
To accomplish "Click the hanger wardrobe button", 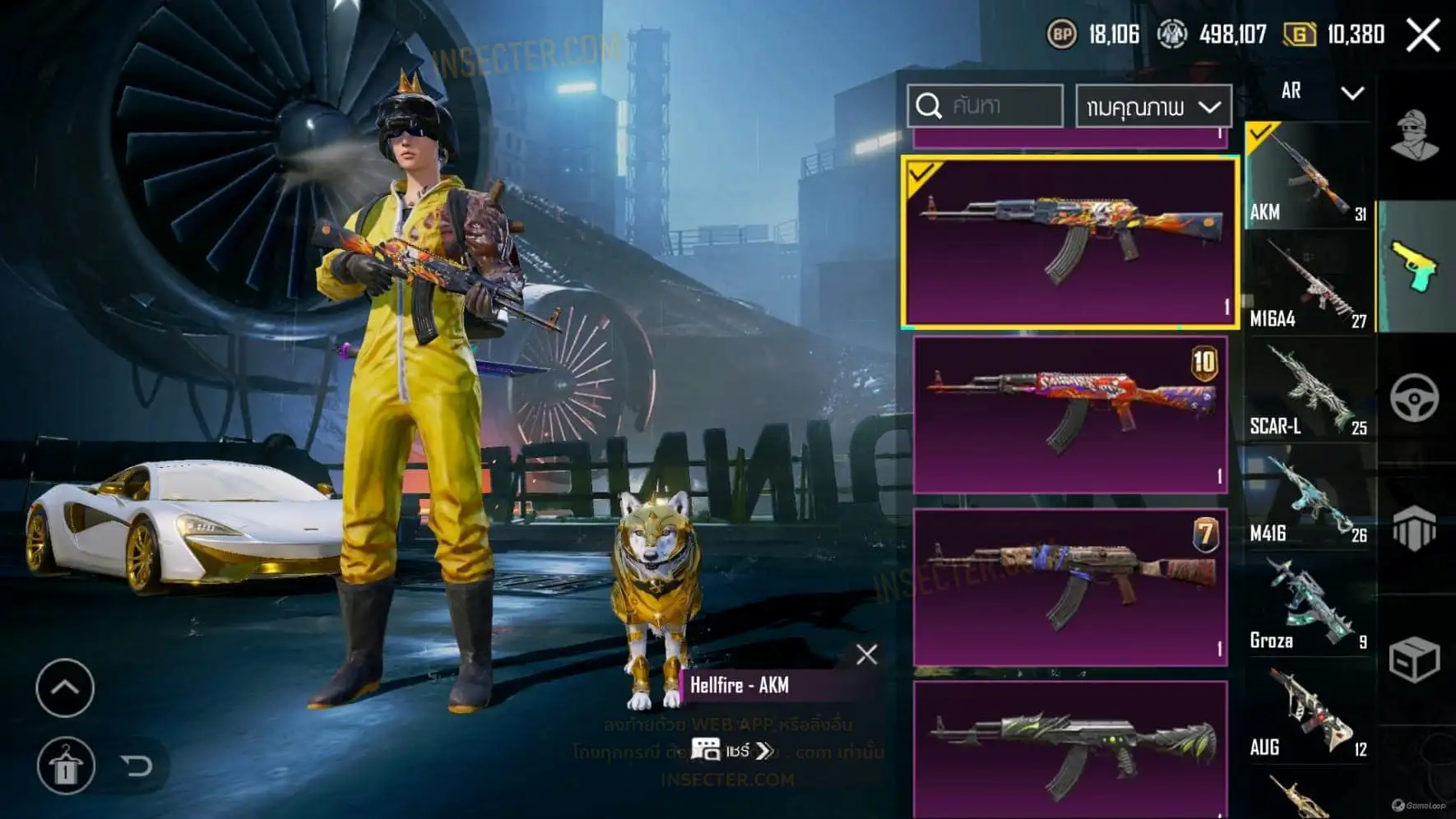I will point(65,766).
